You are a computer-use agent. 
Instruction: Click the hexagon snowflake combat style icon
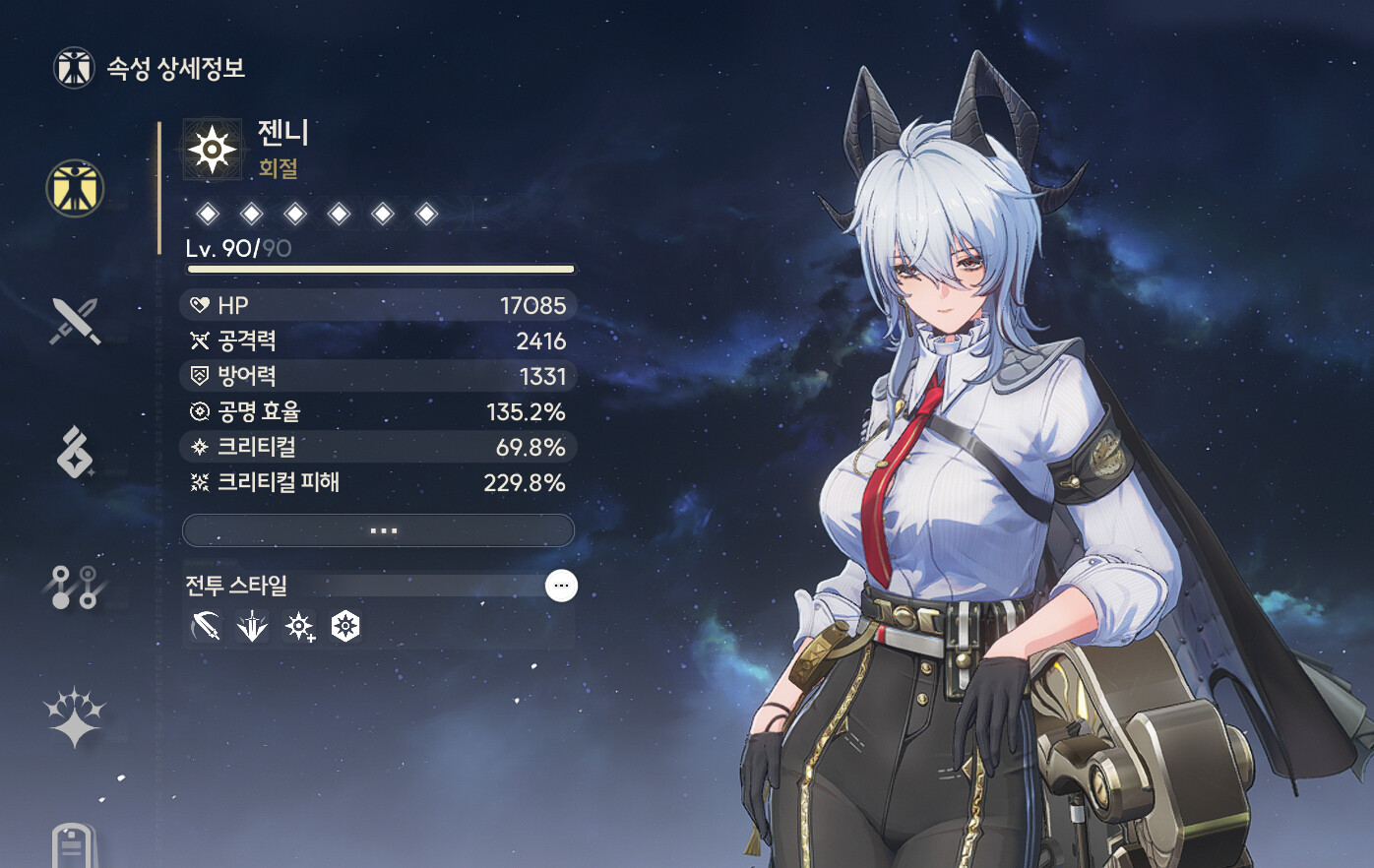pos(345,626)
